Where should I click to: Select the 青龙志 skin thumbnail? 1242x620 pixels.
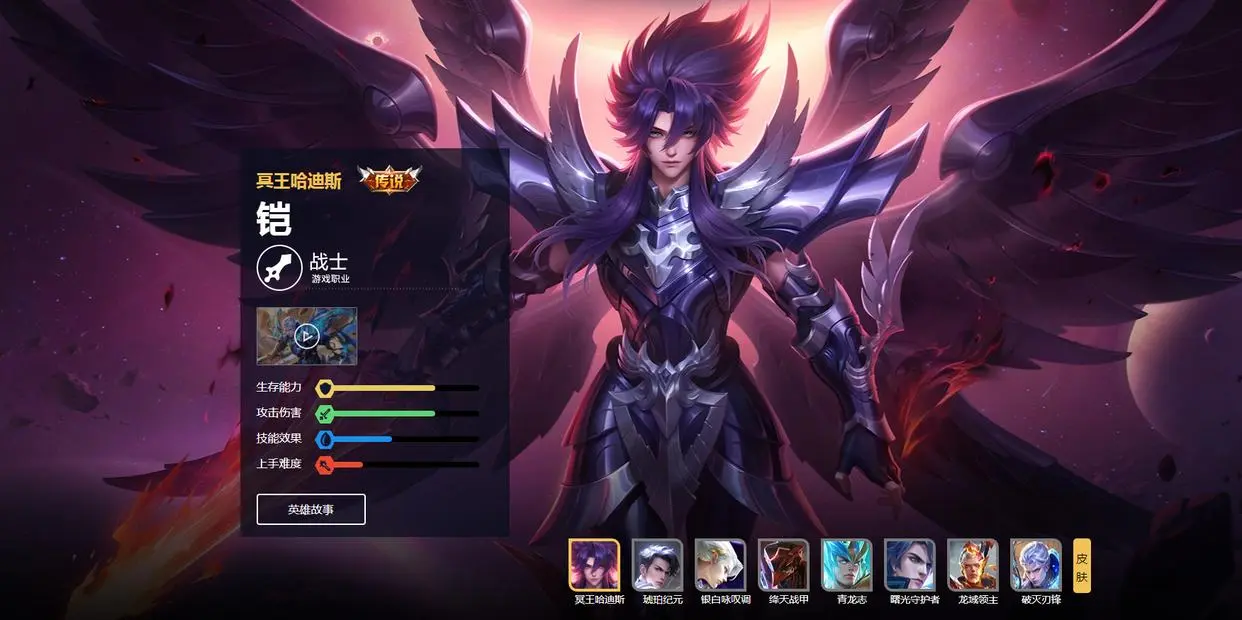847,565
